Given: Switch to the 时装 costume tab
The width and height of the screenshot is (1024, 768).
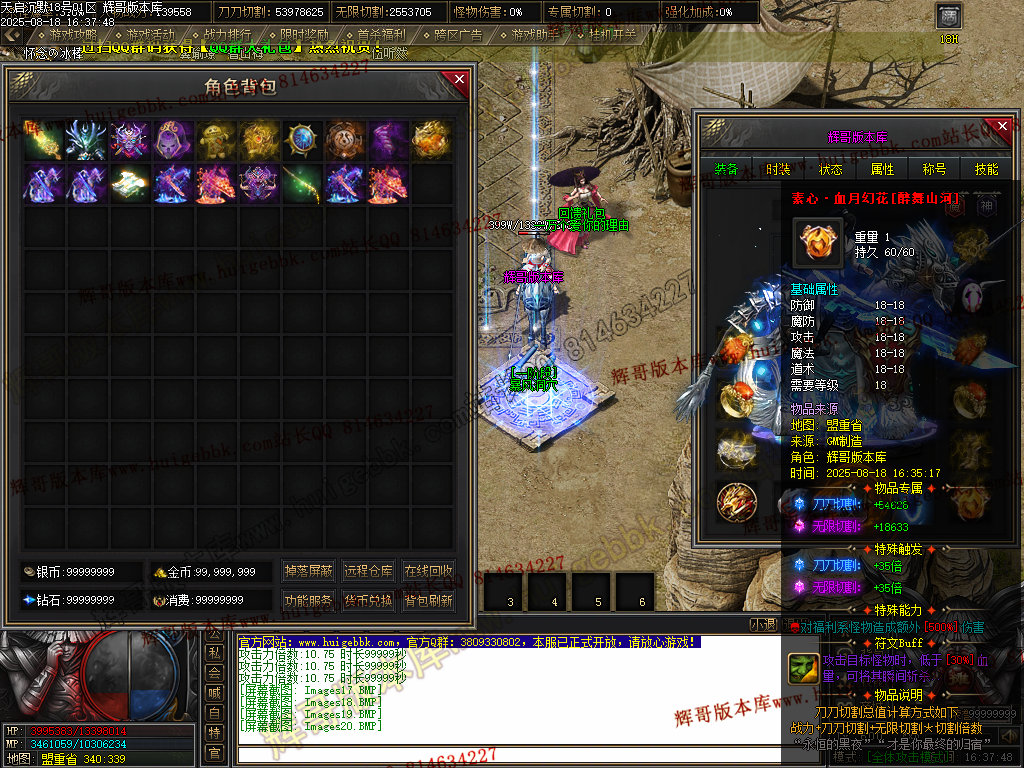Looking at the screenshot, I should (x=778, y=169).
